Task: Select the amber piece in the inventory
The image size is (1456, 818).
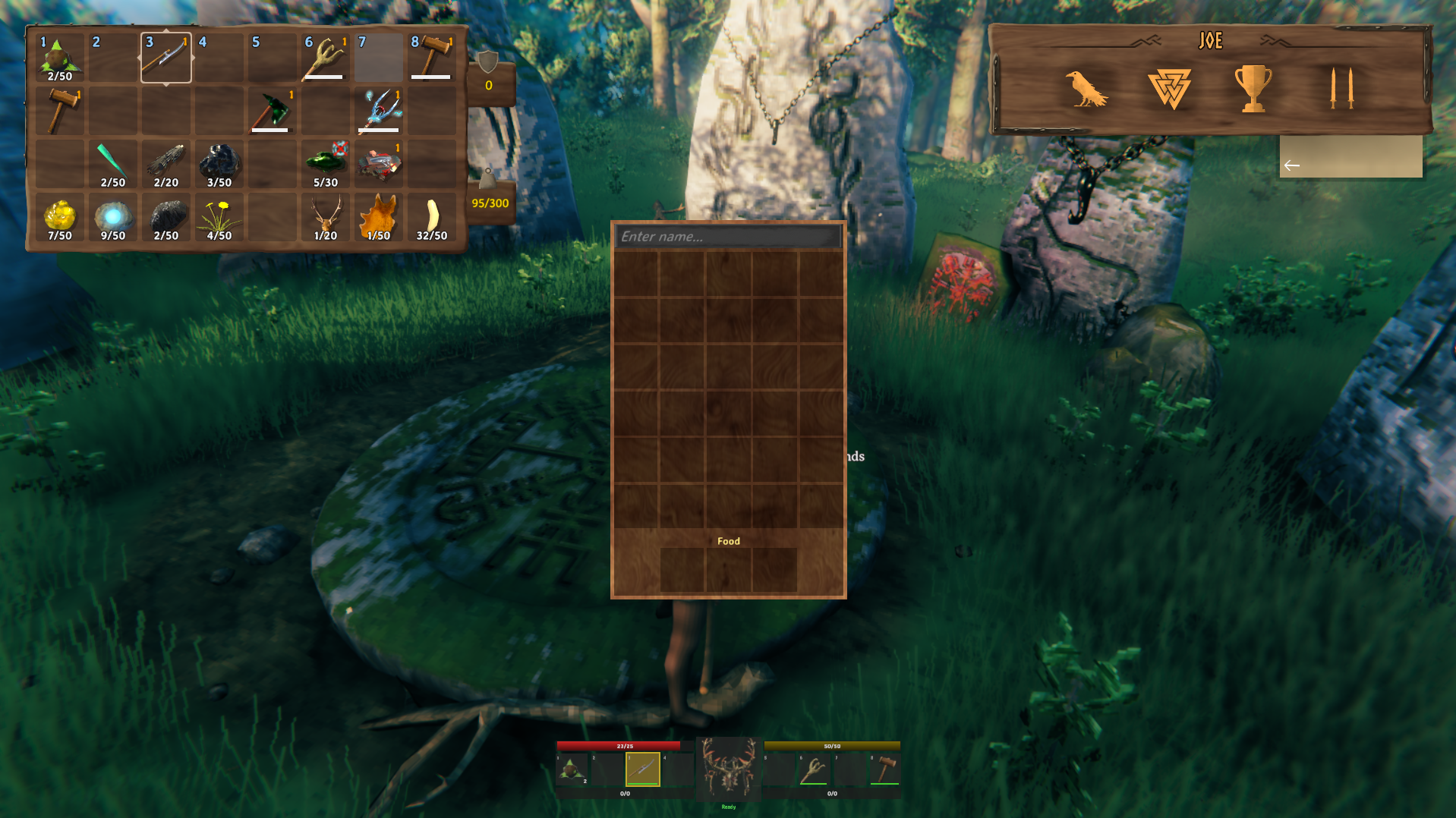Action: (59, 216)
